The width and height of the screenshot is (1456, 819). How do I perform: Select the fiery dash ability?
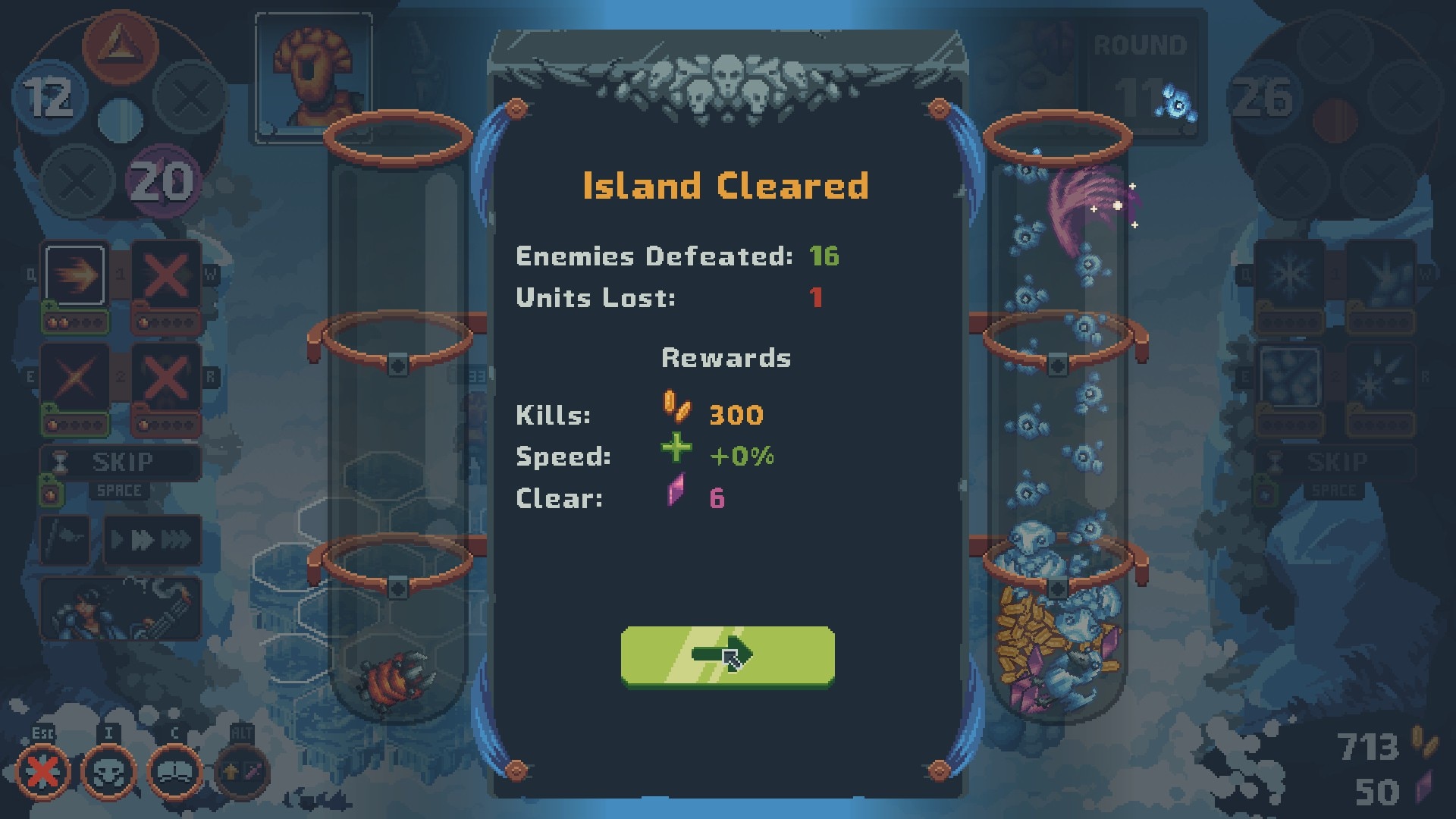(x=75, y=275)
